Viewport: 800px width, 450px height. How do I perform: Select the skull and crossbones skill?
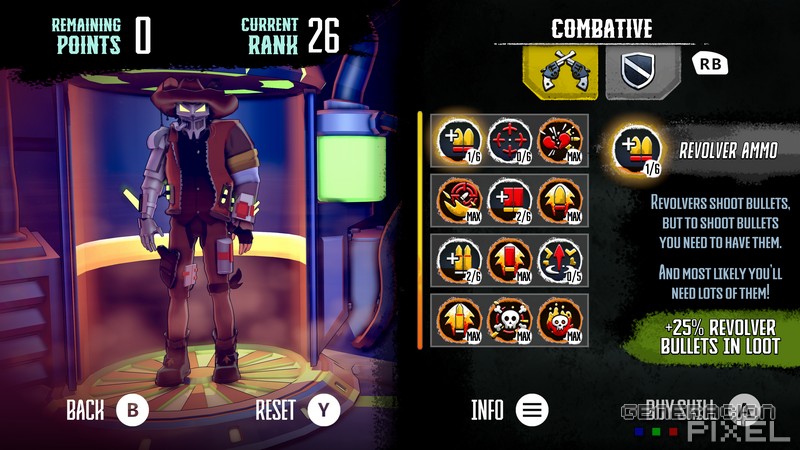pyautogui.click(x=510, y=322)
